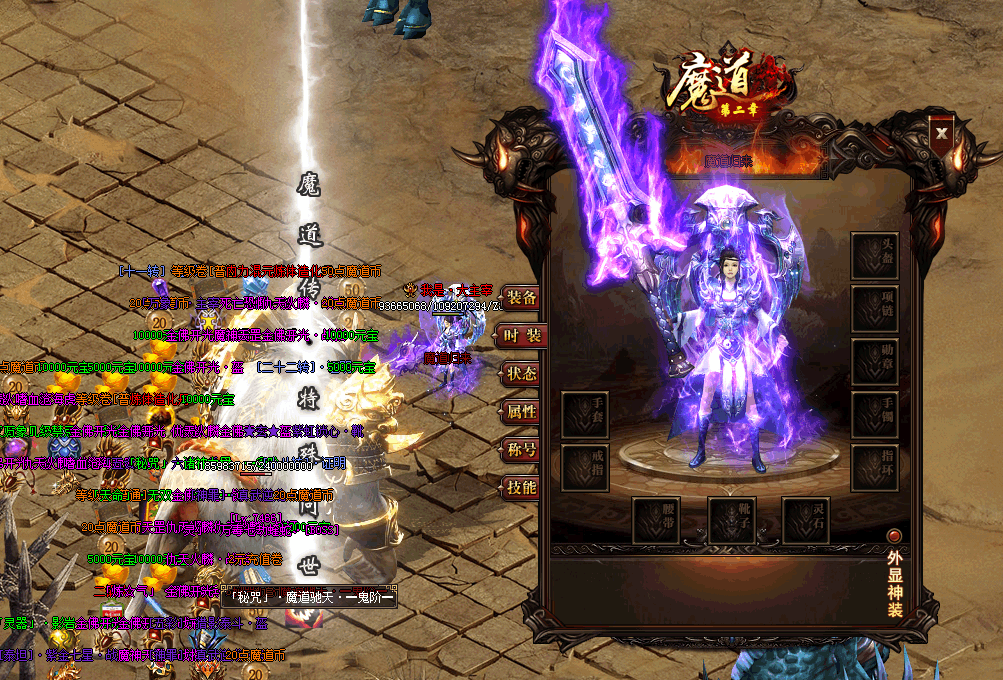This screenshot has height=680, width=1003.
Task: Toggle the 外显神装 red button
Action: (894, 536)
